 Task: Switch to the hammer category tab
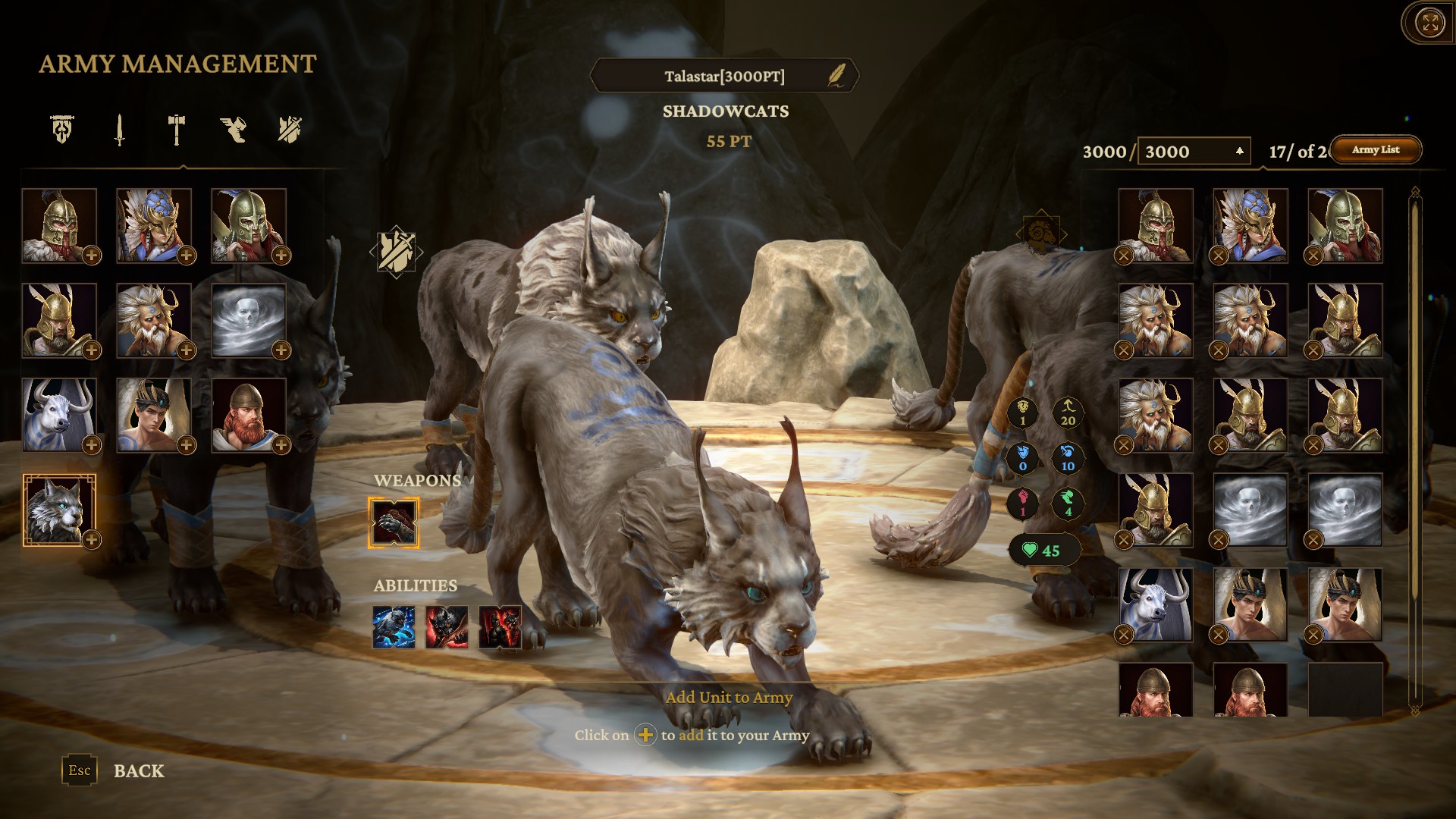click(x=176, y=130)
